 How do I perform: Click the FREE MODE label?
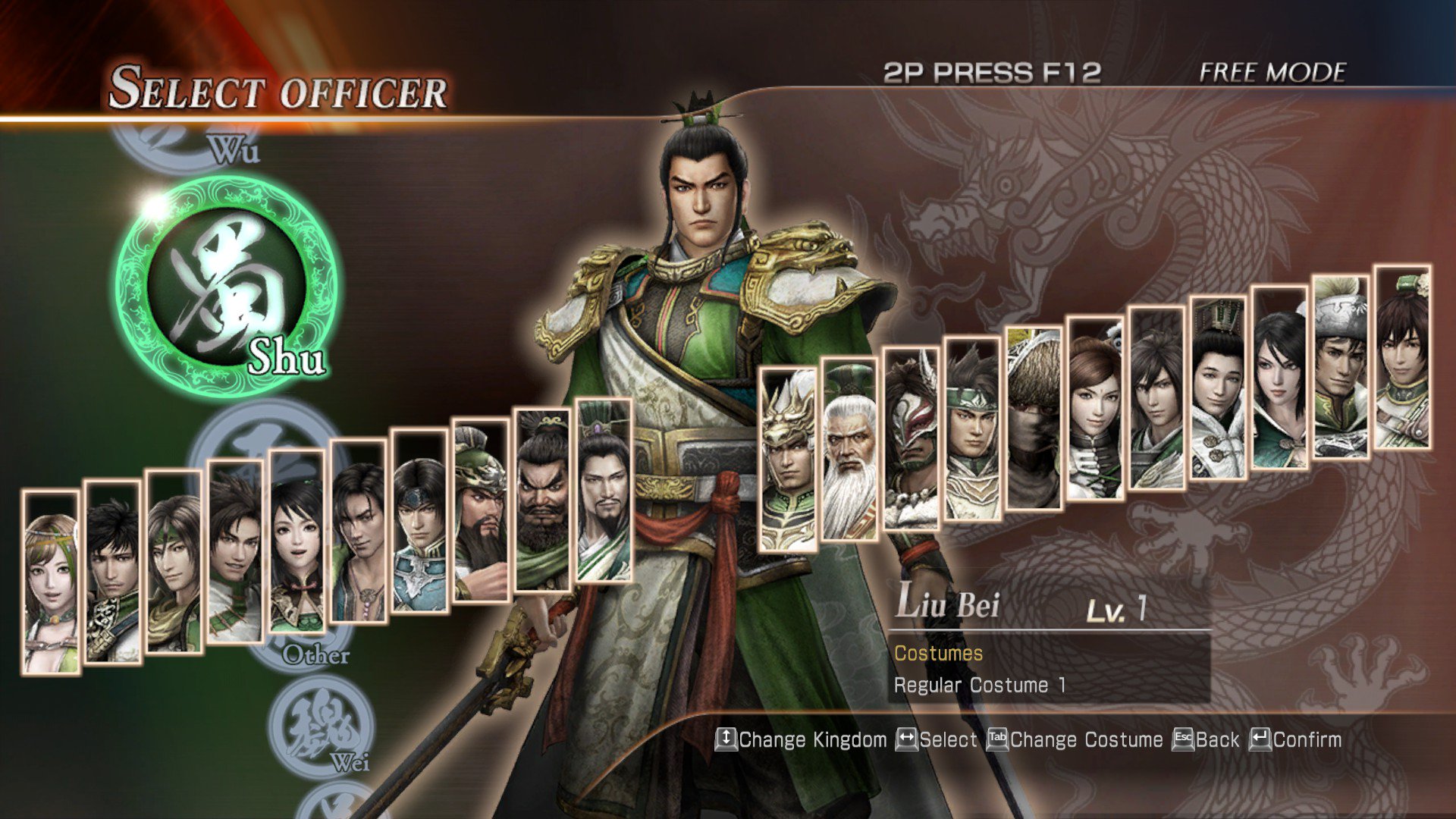pyautogui.click(x=1271, y=74)
